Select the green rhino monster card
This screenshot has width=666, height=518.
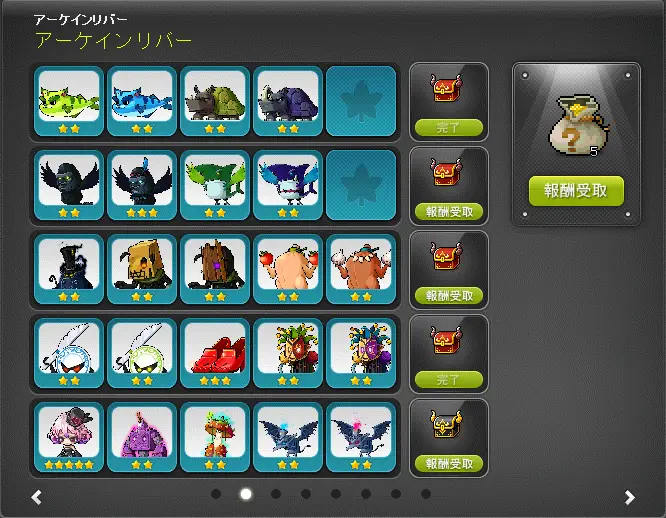pos(215,101)
